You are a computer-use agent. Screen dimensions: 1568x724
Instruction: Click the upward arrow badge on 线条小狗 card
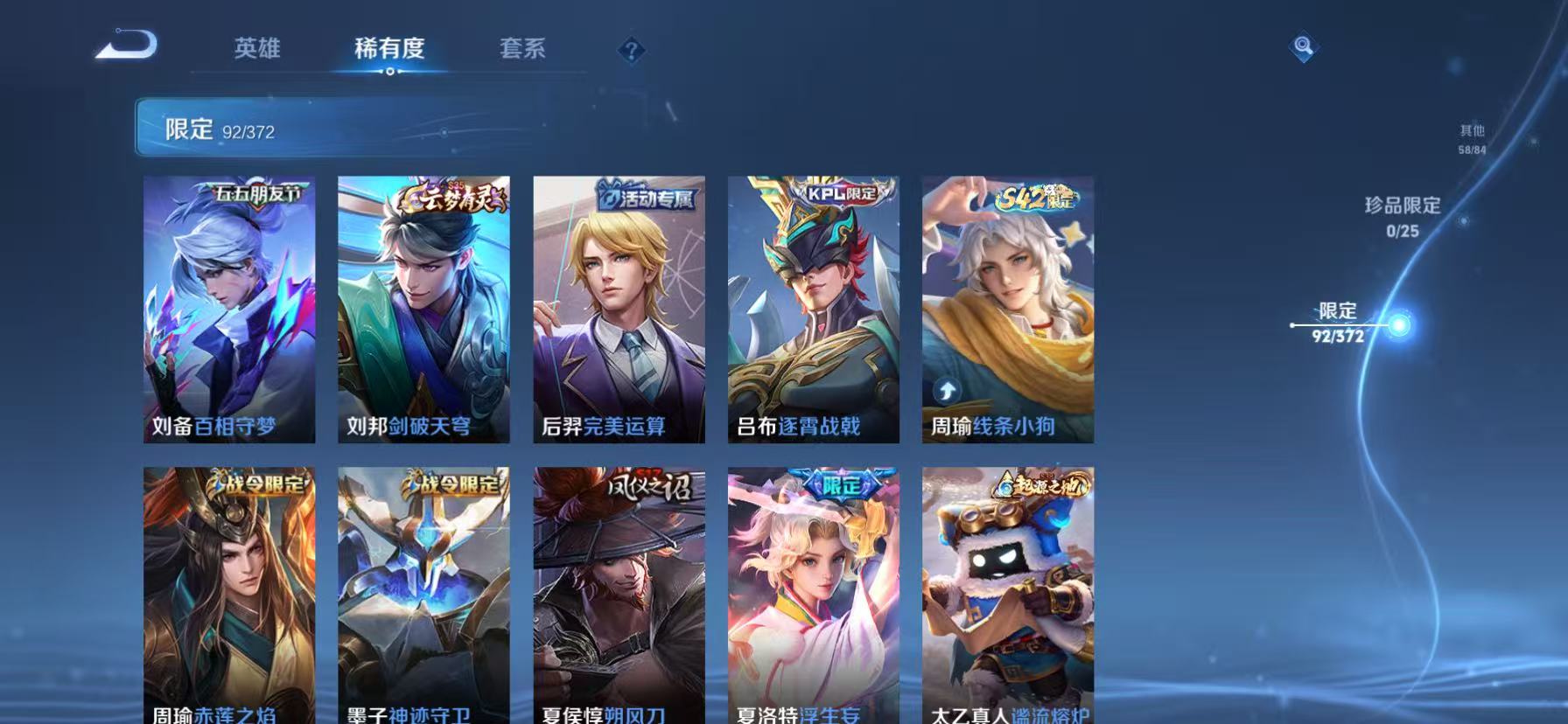click(x=948, y=388)
